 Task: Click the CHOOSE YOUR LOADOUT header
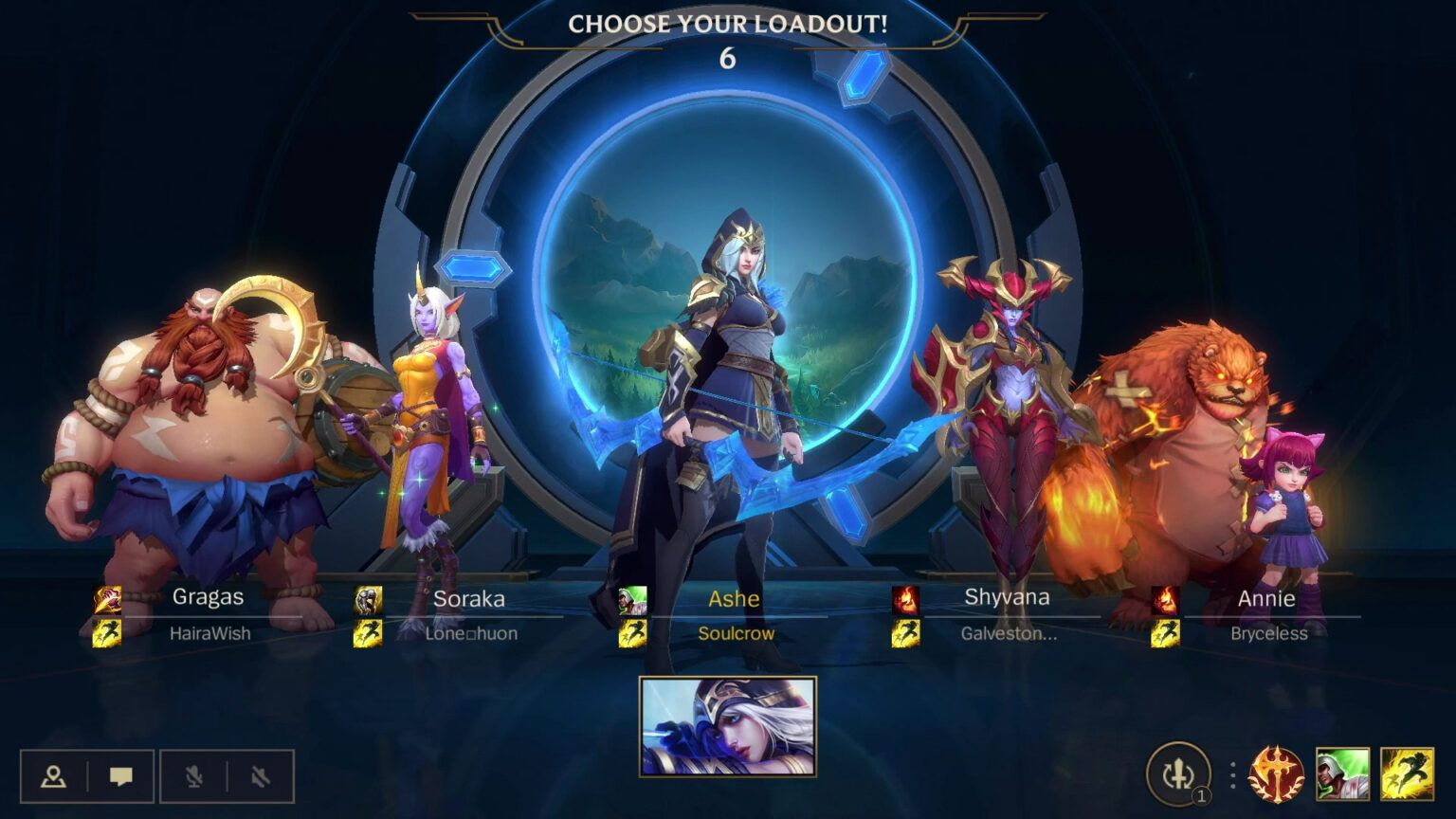point(727,26)
